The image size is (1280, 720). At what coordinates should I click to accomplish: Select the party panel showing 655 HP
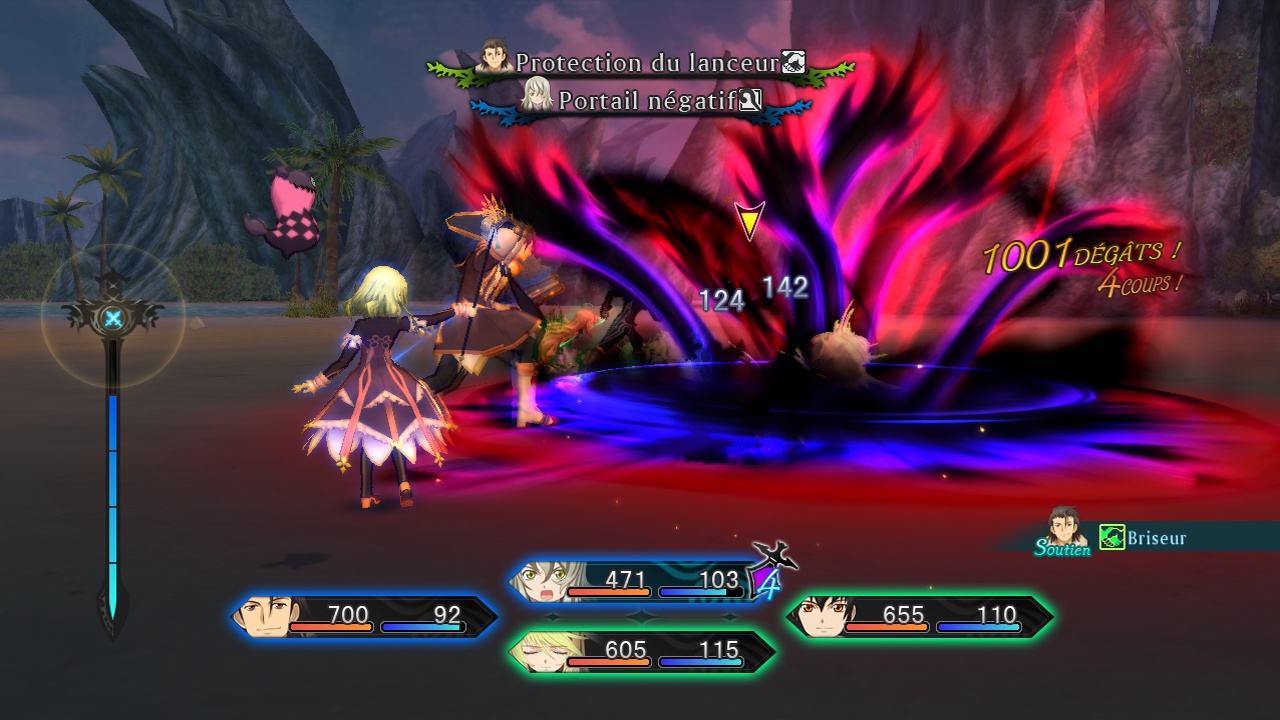[919, 616]
